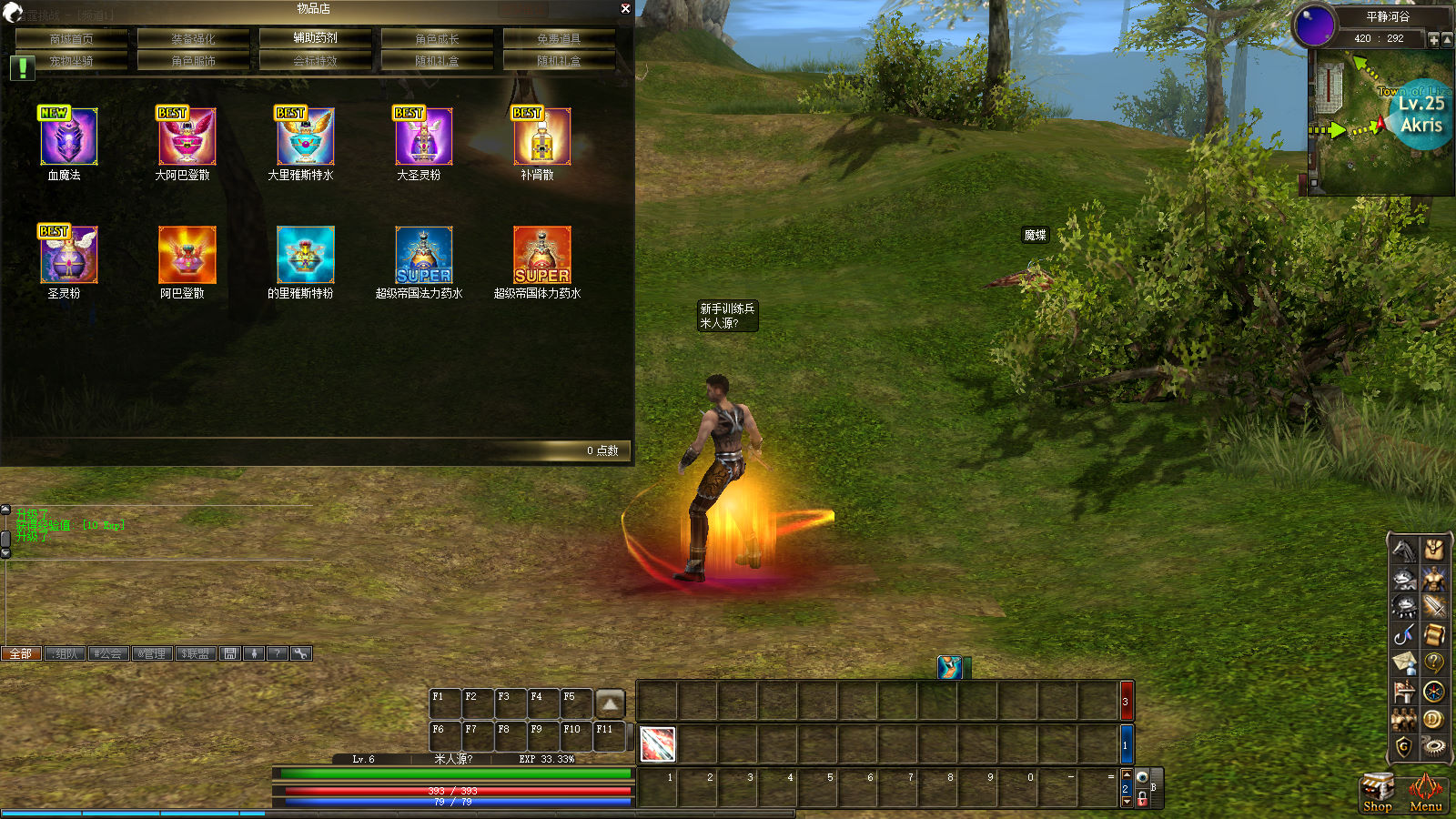Image resolution: width=1456 pixels, height=819 pixels.
Task: Click the green exclamation mark notice icon
Action: tap(22, 67)
